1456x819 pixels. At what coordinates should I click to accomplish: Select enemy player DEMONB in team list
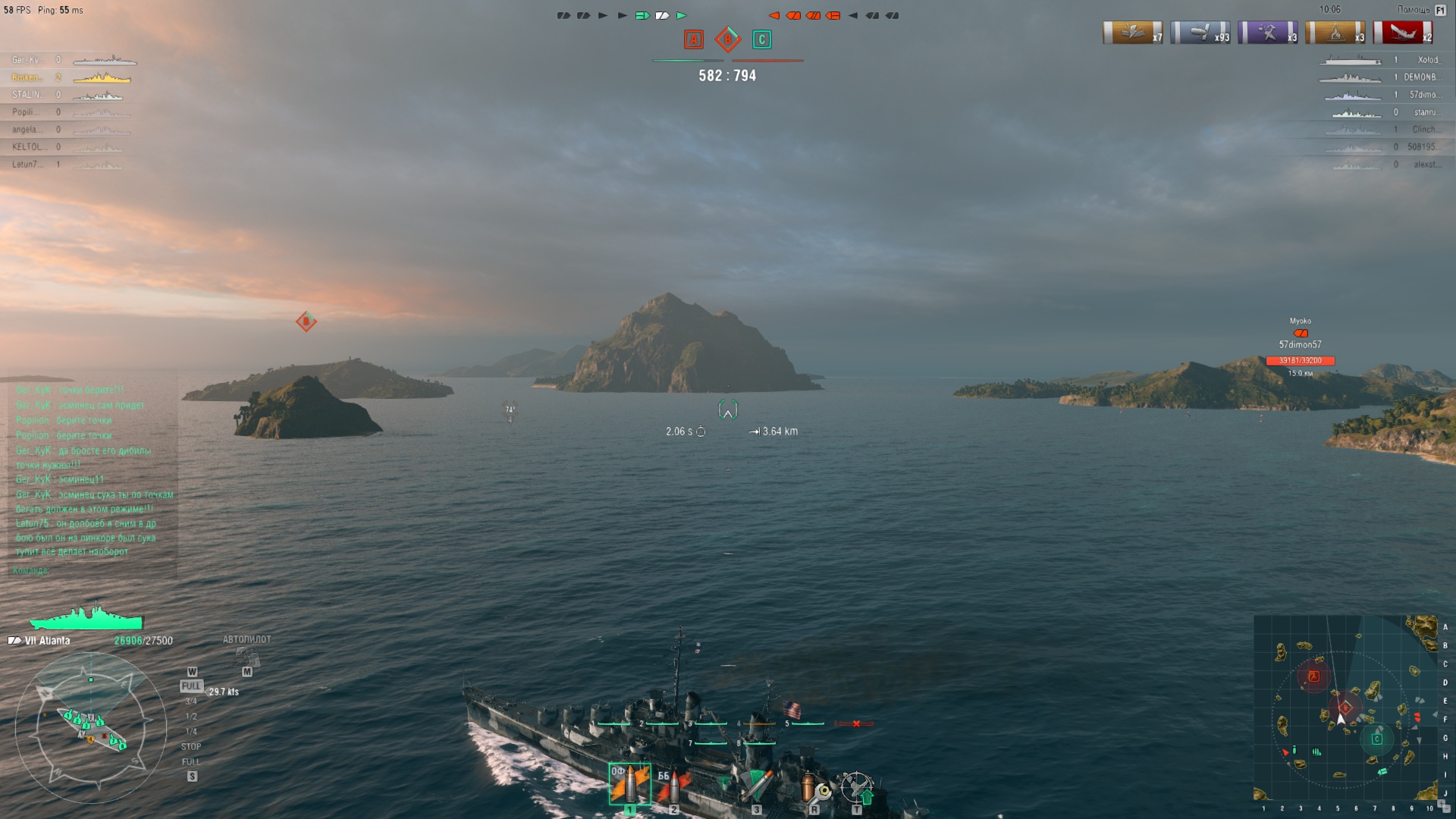(1420, 77)
